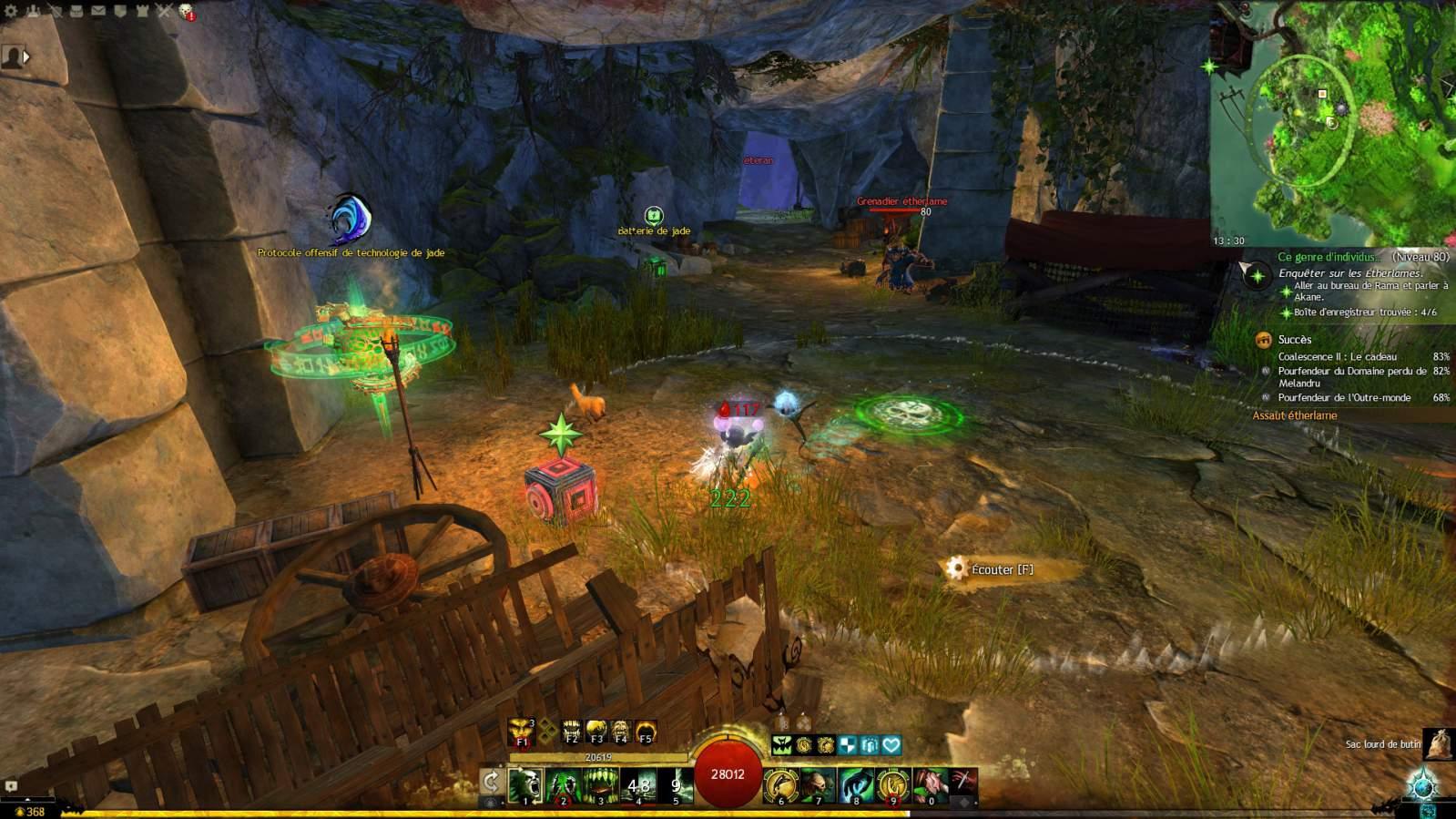Screen dimensions: 1456x819
Task: Open the game menu gear icon
Action: [11, 11]
